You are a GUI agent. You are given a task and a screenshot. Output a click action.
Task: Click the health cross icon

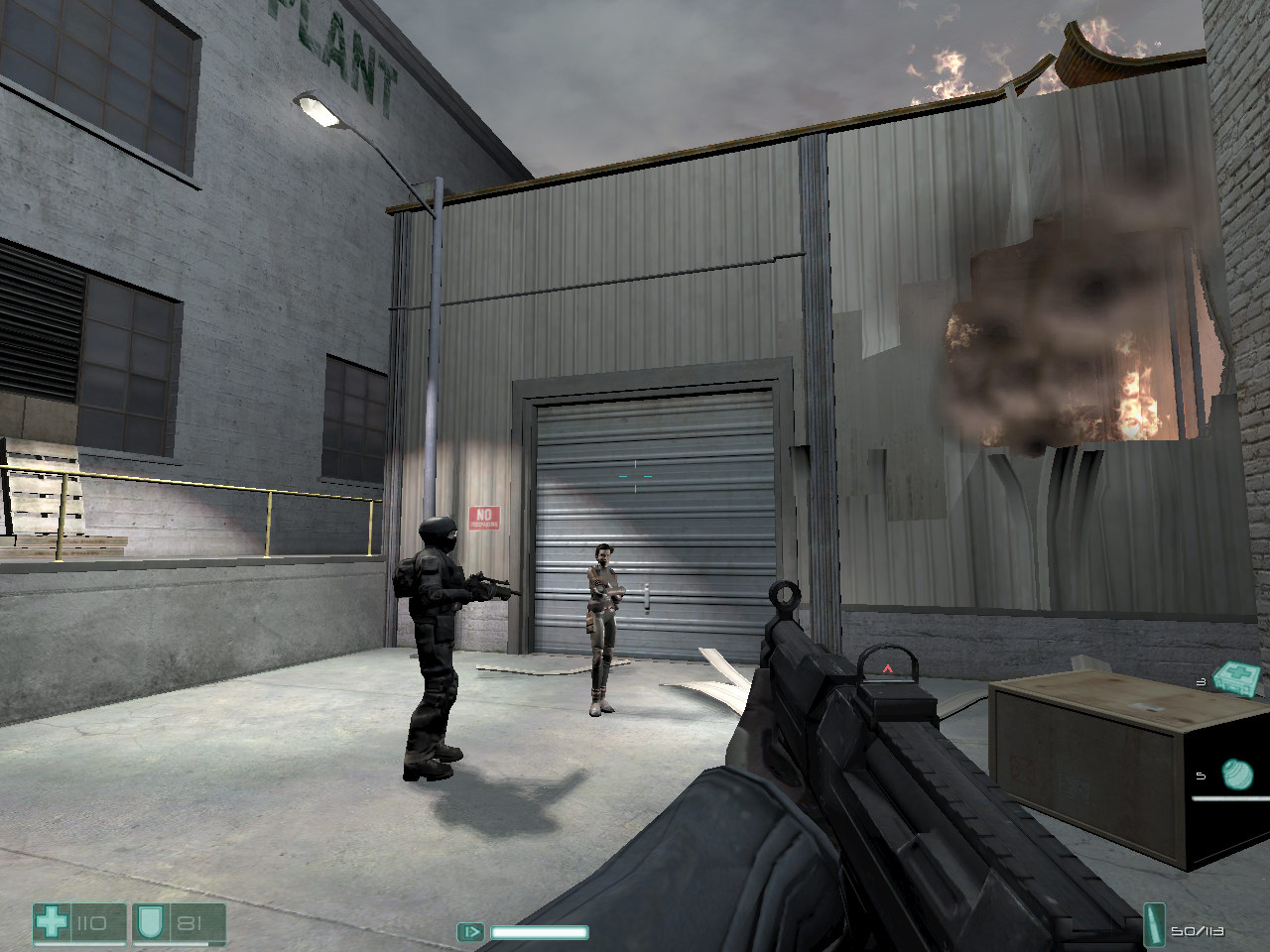pyautogui.click(x=50, y=923)
